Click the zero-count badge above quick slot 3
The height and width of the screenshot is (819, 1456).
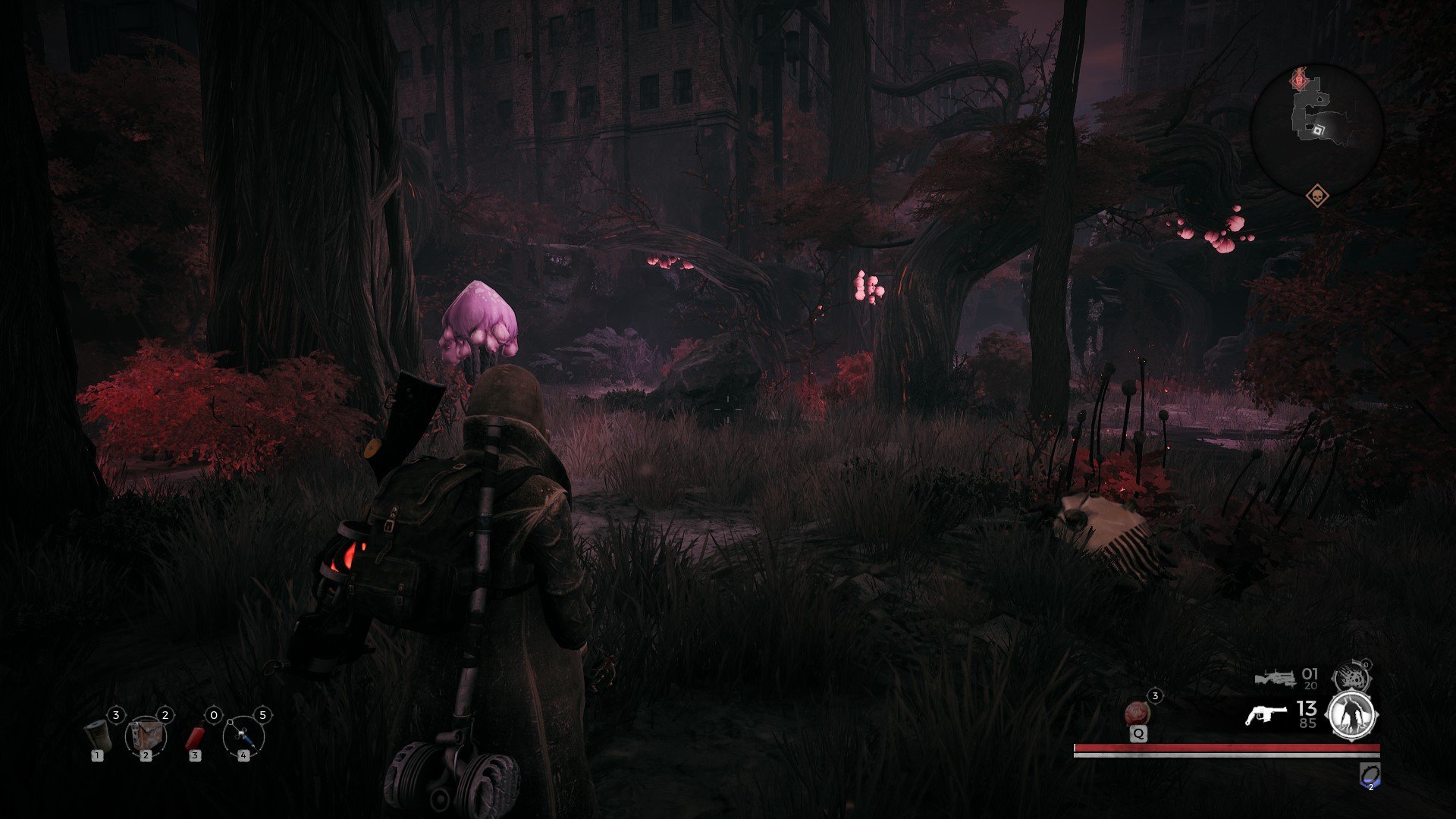point(214,715)
